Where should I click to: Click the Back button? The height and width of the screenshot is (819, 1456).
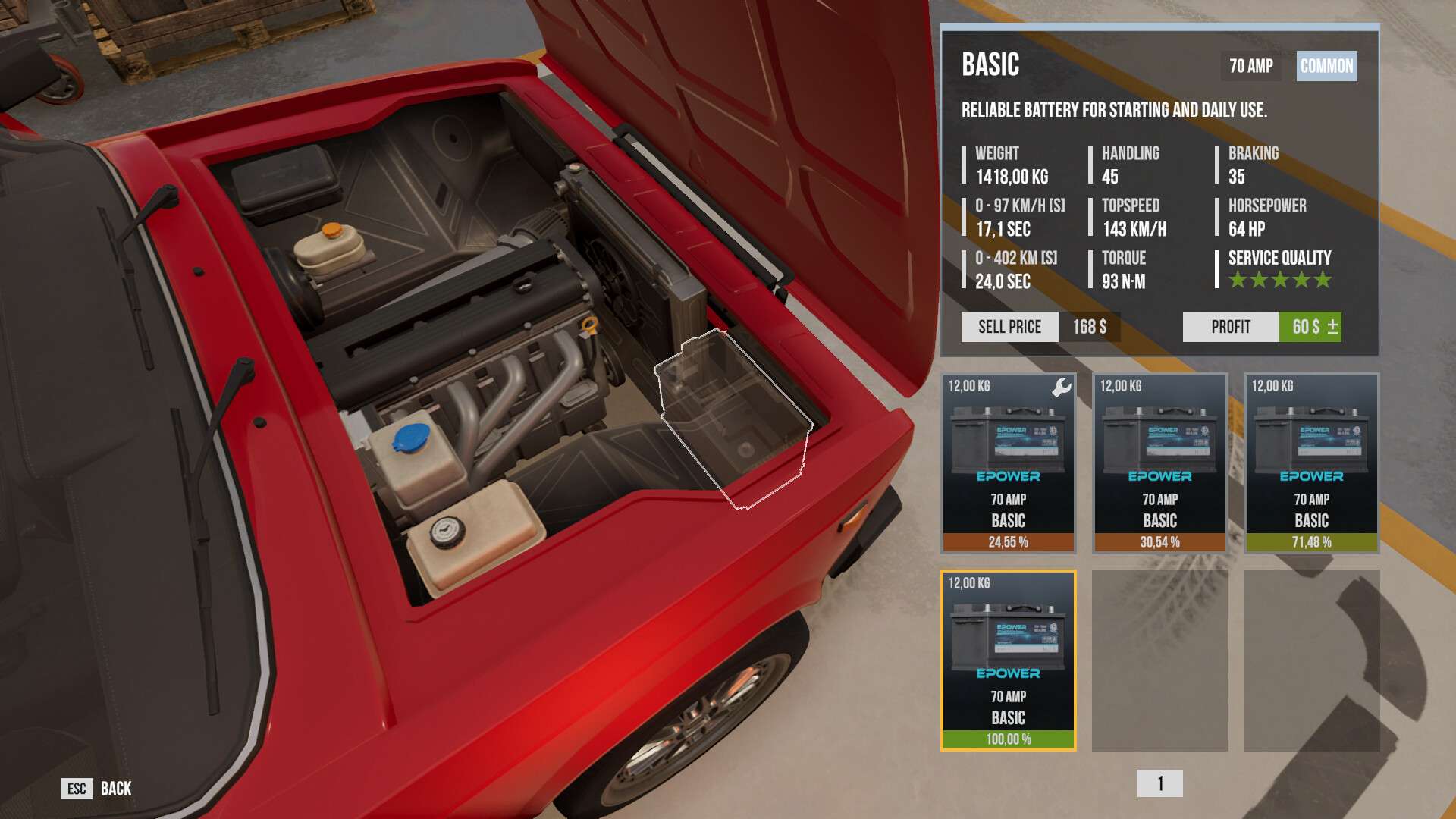click(x=96, y=789)
